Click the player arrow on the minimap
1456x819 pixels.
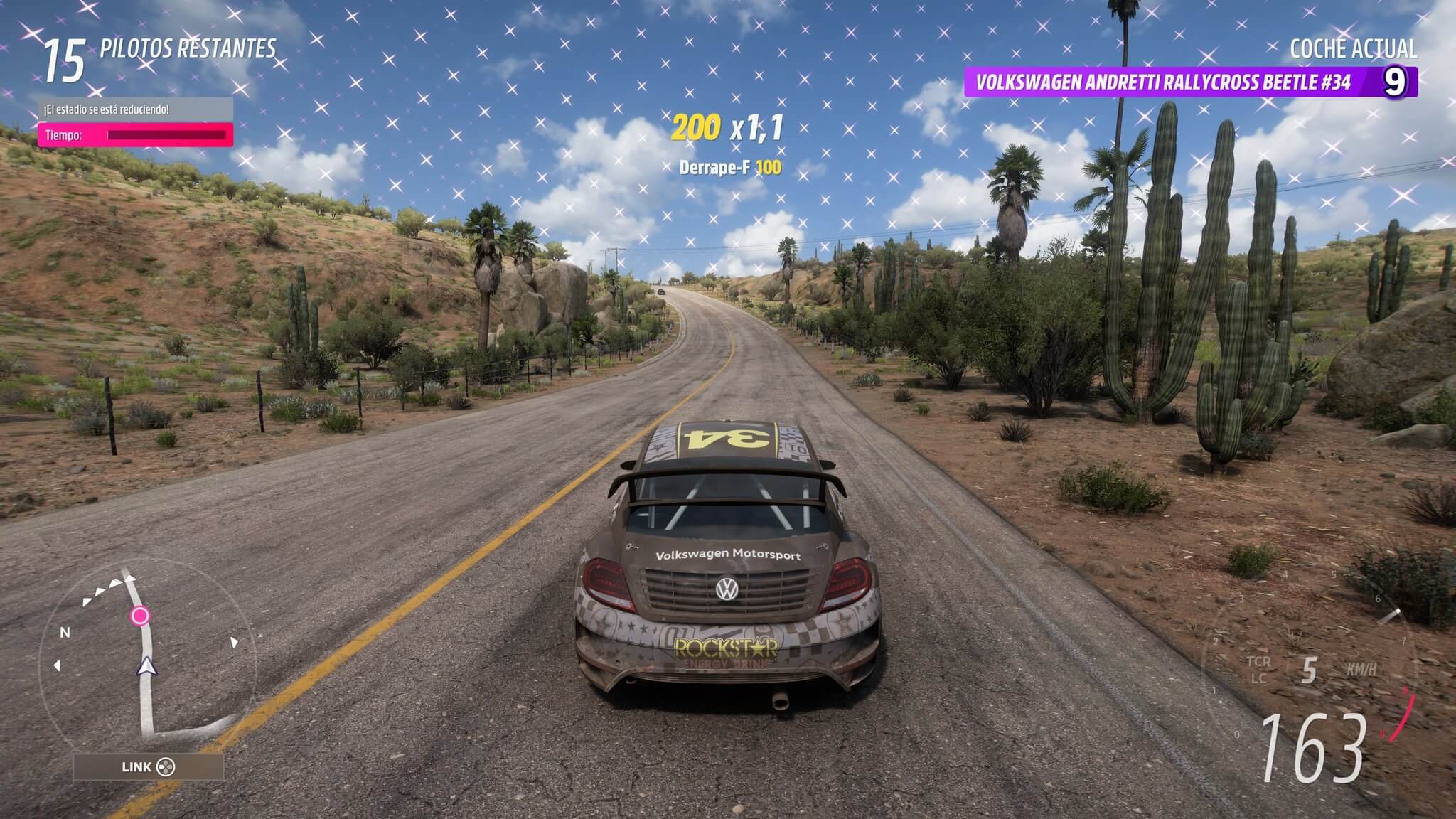pos(147,667)
